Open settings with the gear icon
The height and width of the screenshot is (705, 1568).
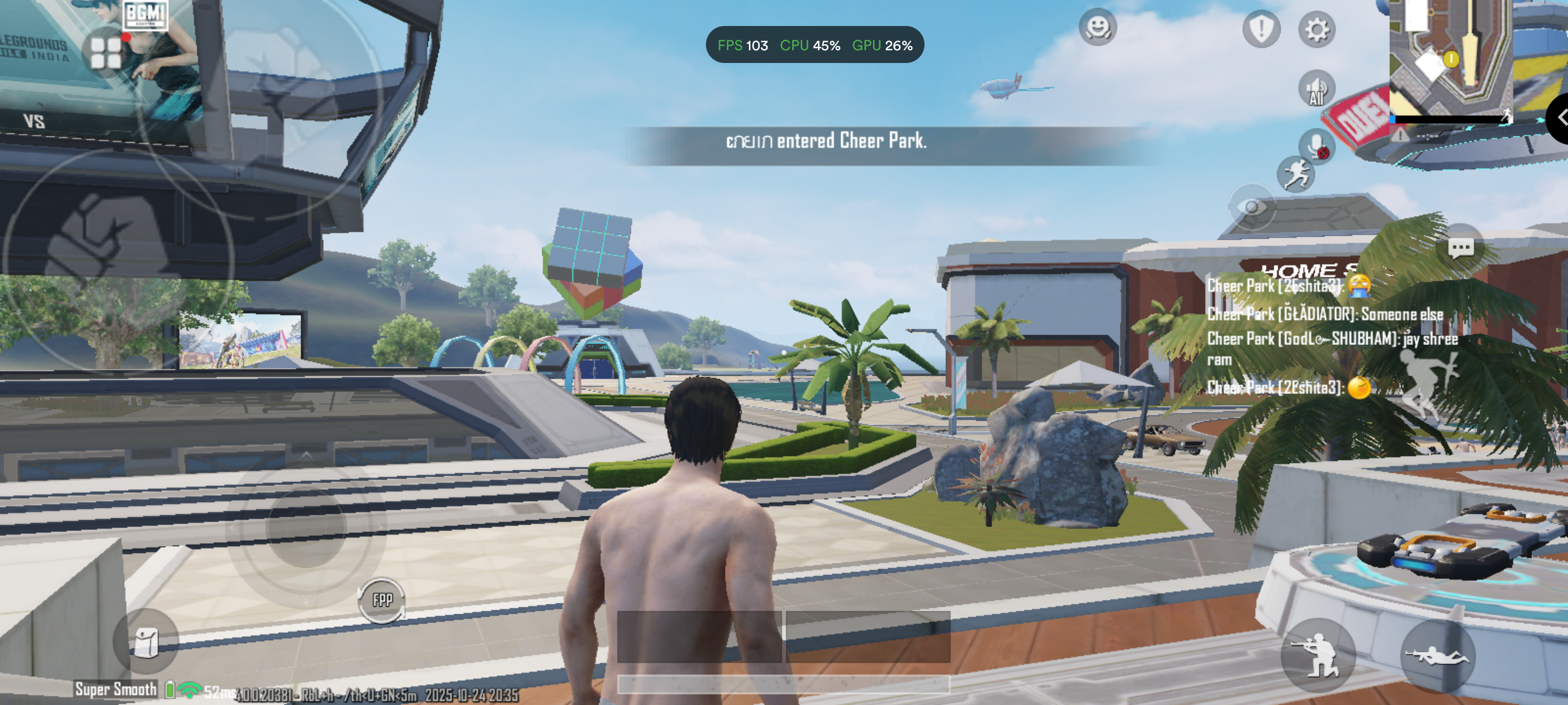(1316, 29)
